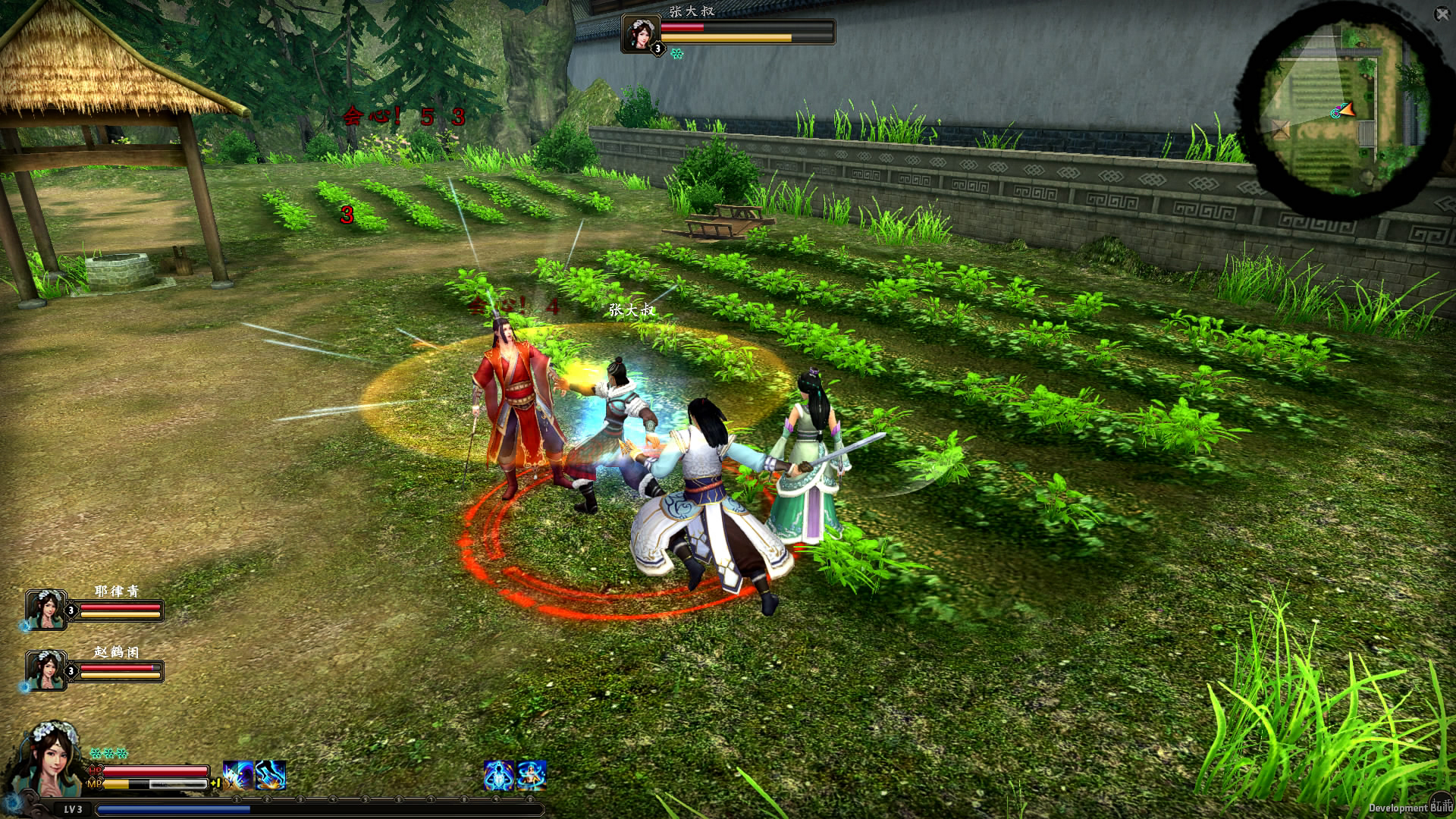The width and height of the screenshot is (1456, 819).
Task: Activate the blue crescent slash skill
Action: [238, 776]
